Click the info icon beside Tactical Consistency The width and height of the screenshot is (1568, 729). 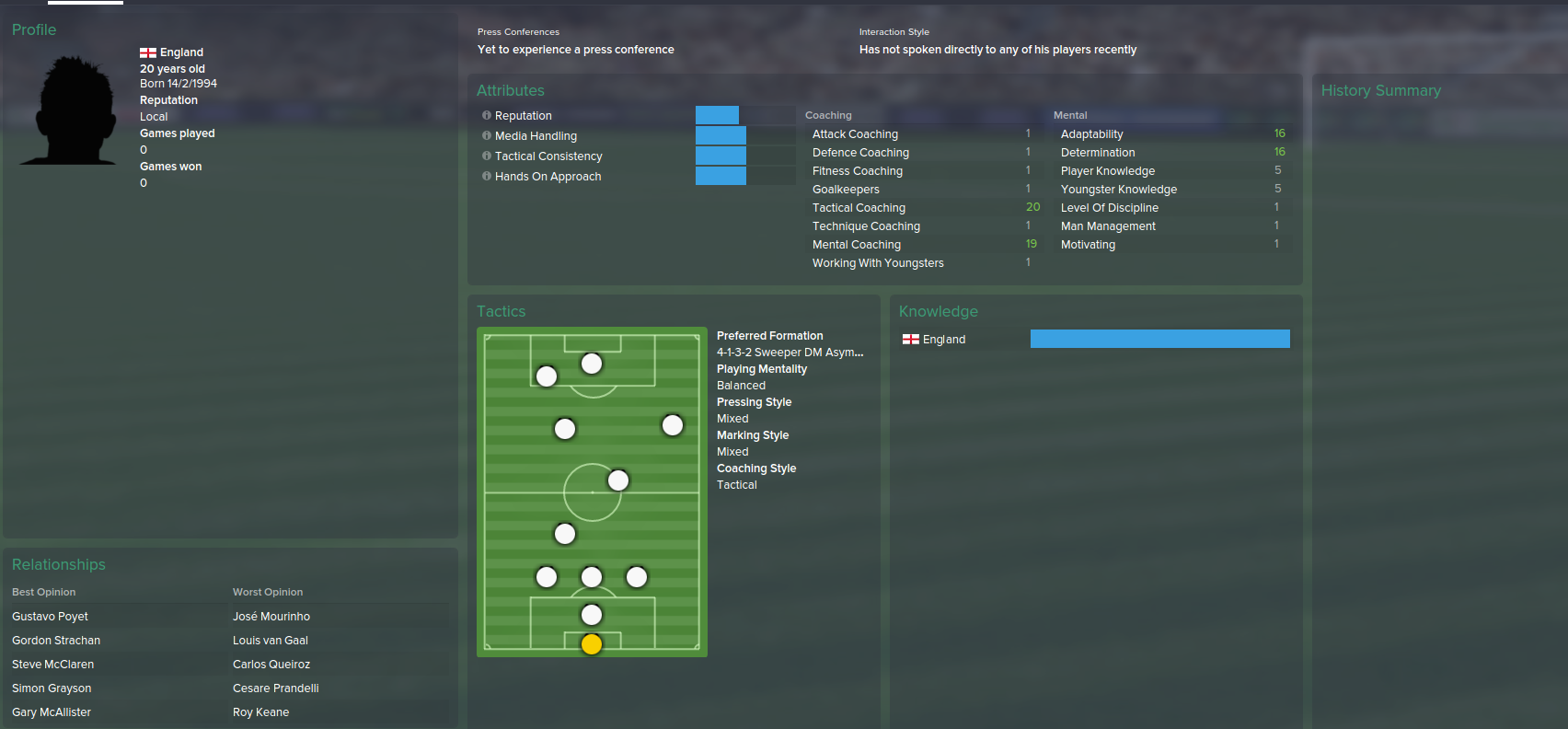486,156
